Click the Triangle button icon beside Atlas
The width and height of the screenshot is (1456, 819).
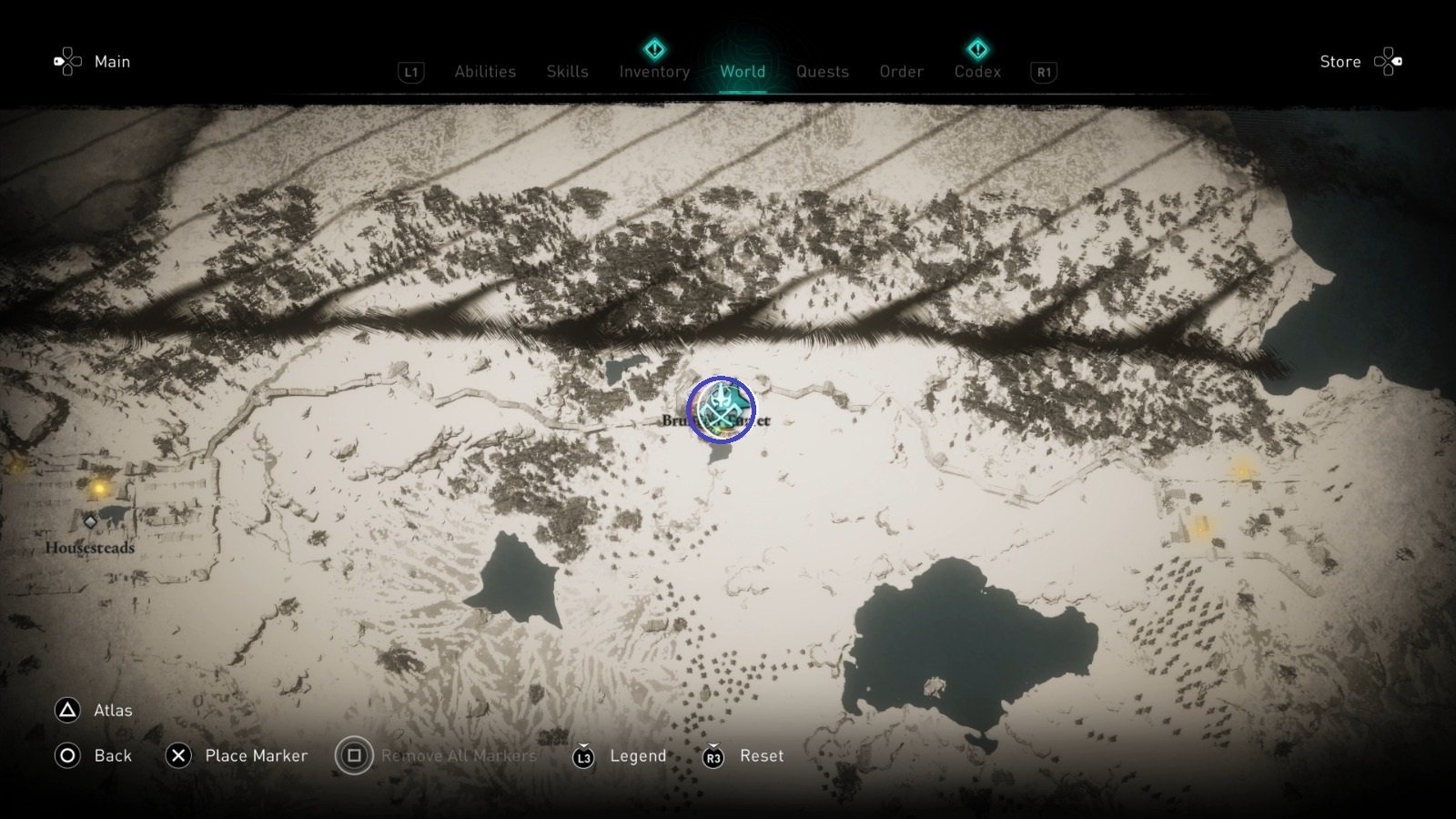point(67,710)
